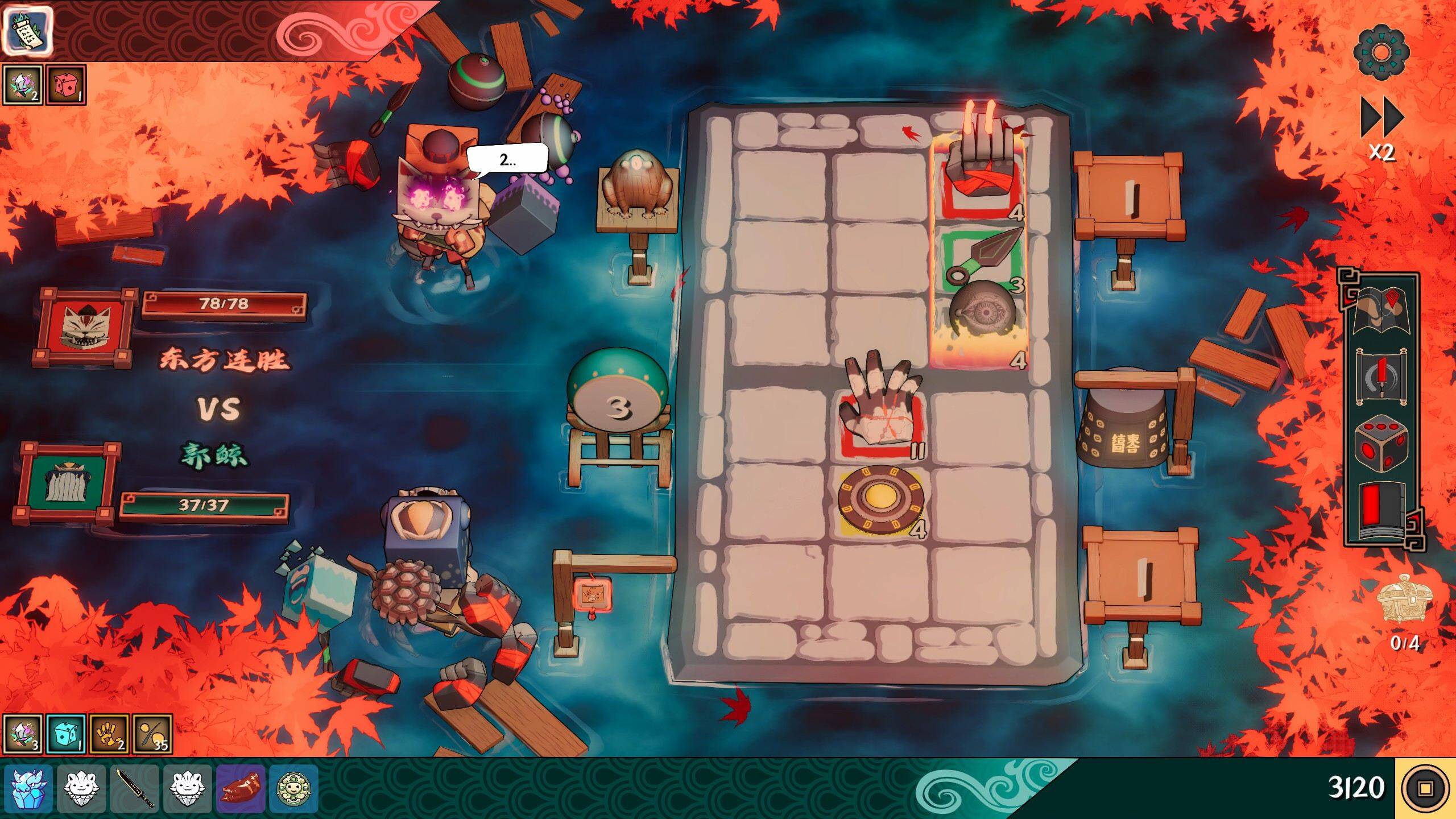This screenshot has width=1456, height=819.
Task: Select the ice crystal beast relic
Action: 28,788
